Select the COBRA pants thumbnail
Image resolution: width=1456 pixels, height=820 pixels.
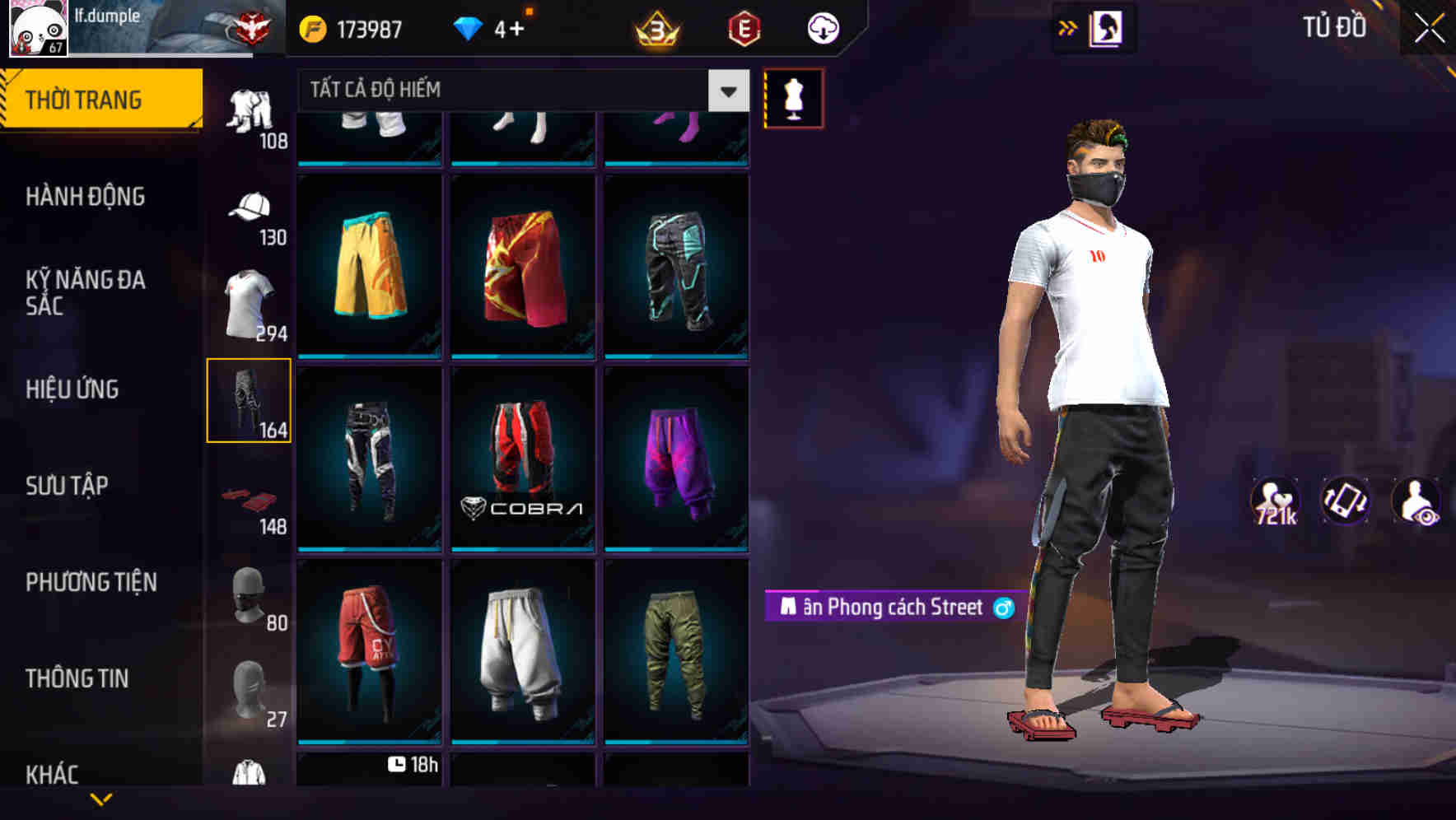point(522,458)
